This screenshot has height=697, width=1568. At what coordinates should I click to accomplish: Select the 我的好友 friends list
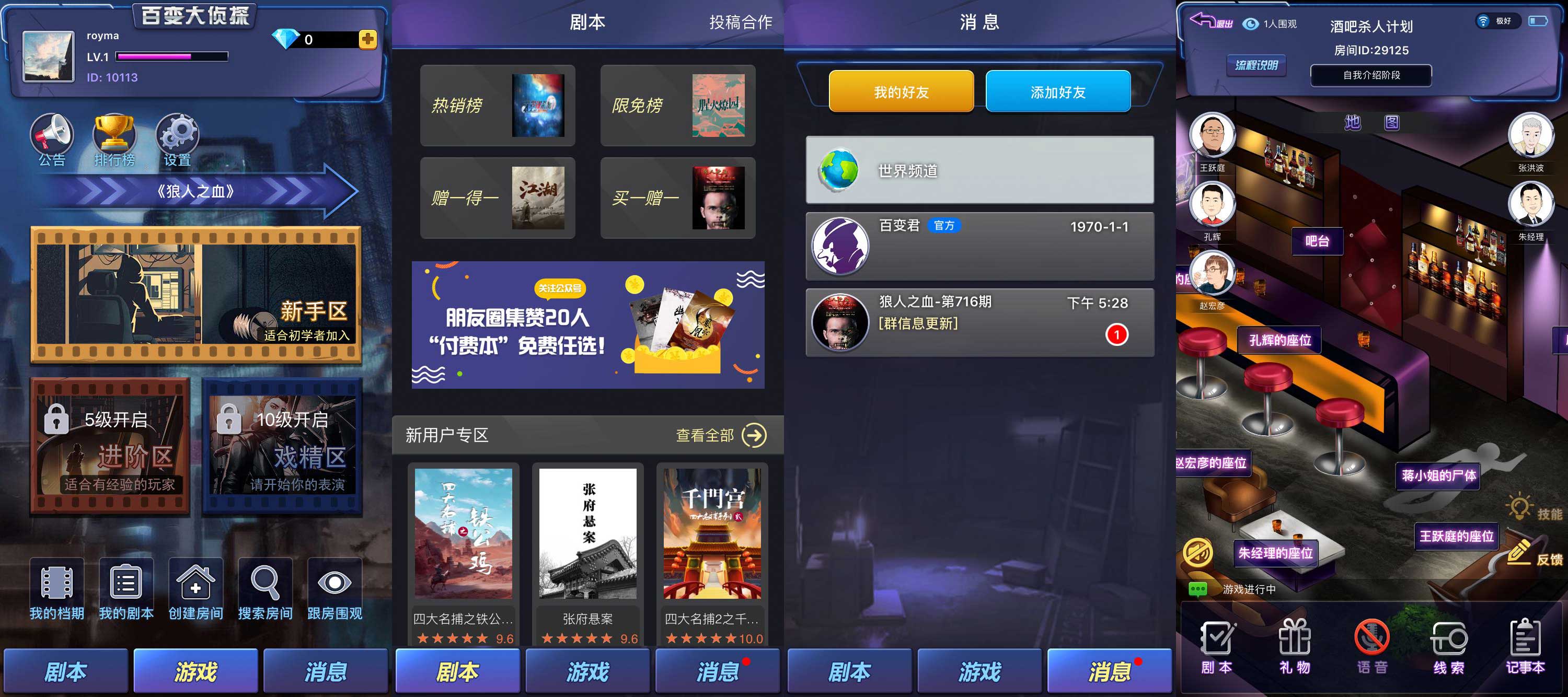(x=901, y=91)
